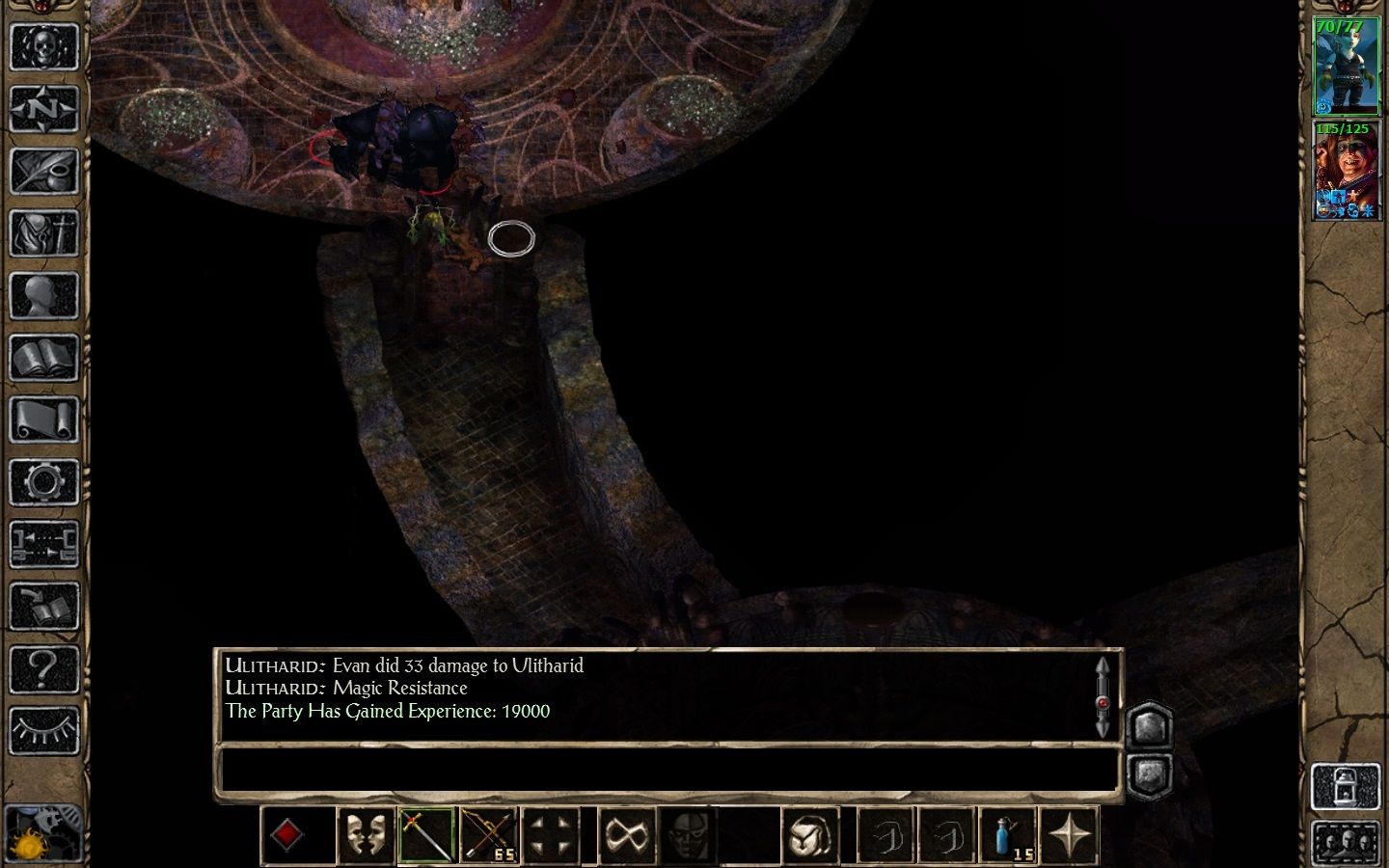
Task: Toggle stealth using the twin masks icon
Action: [x=367, y=833]
